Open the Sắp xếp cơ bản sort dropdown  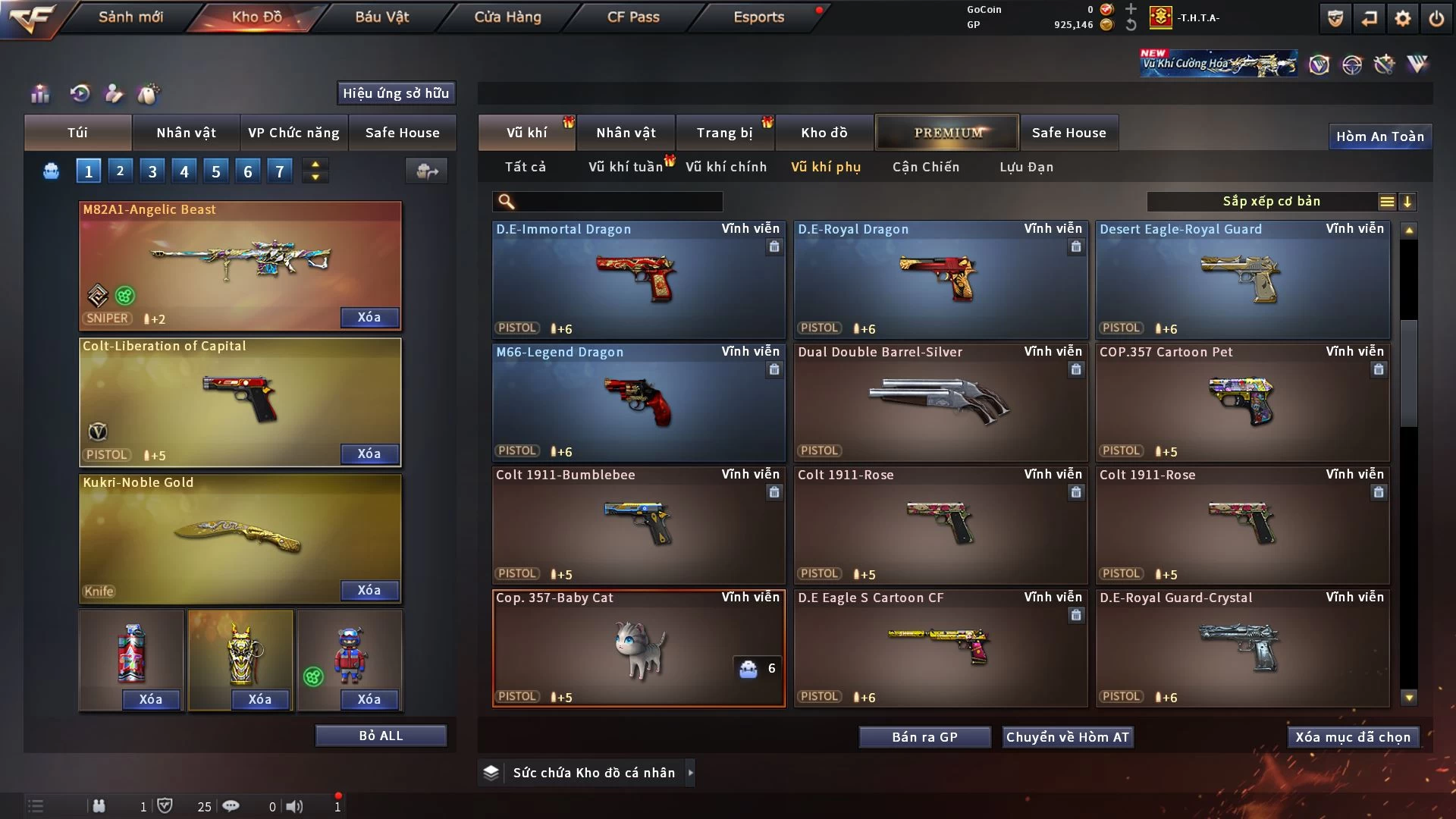click(x=1271, y=202)
